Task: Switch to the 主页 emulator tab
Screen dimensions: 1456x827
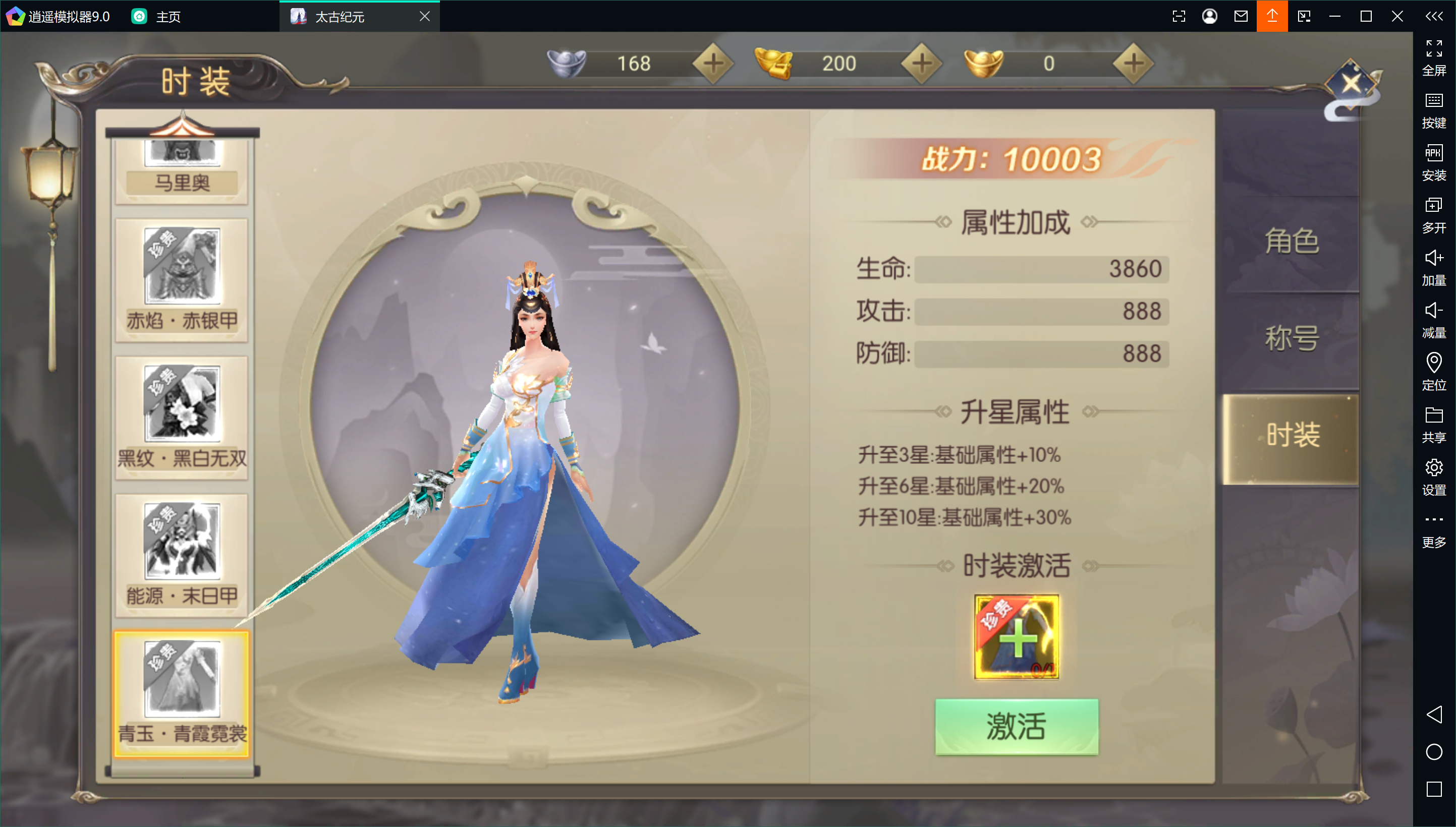Action: [x=156, y=17]
